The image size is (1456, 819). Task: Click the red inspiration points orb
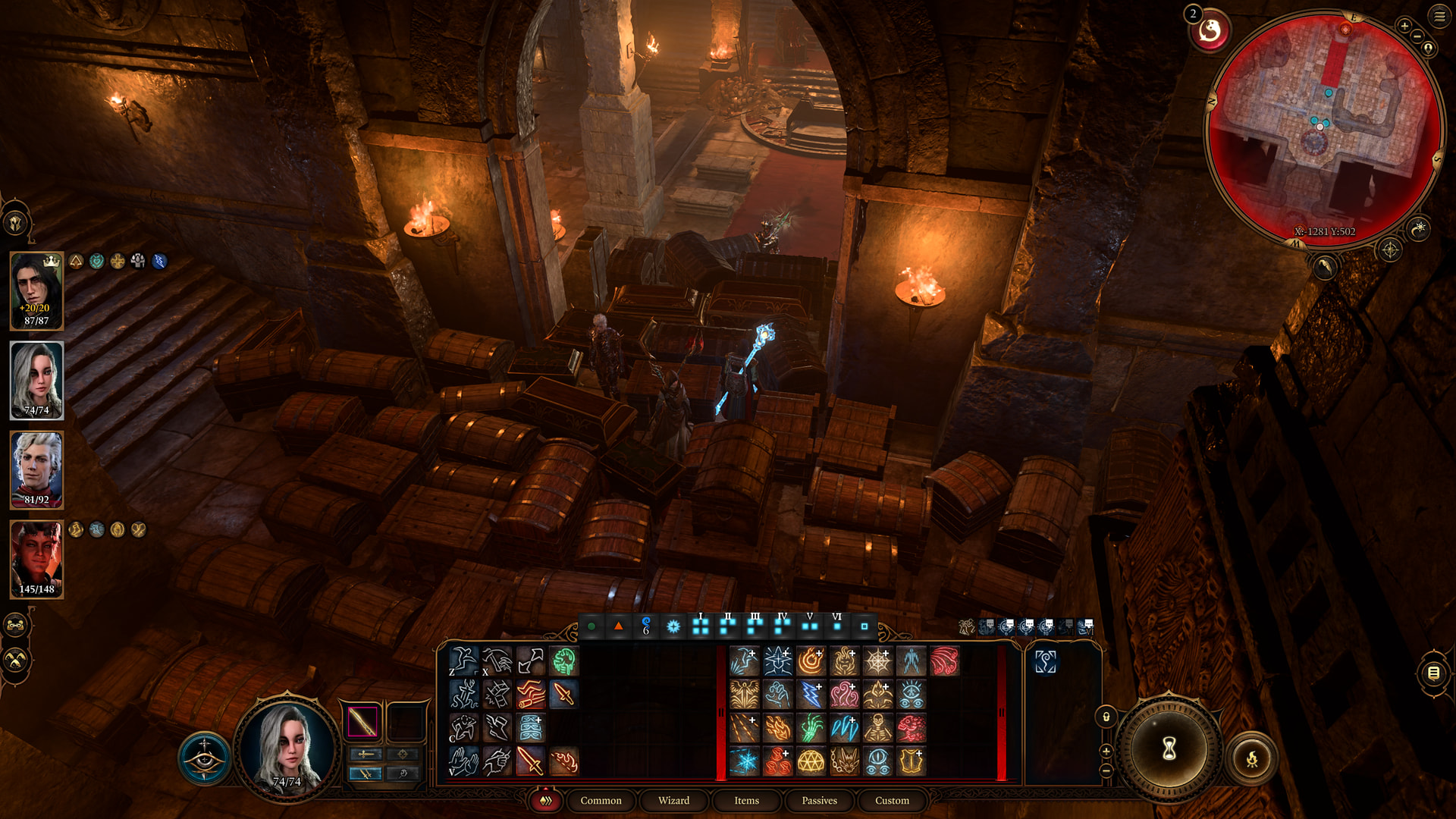(x=1210, y=32)
